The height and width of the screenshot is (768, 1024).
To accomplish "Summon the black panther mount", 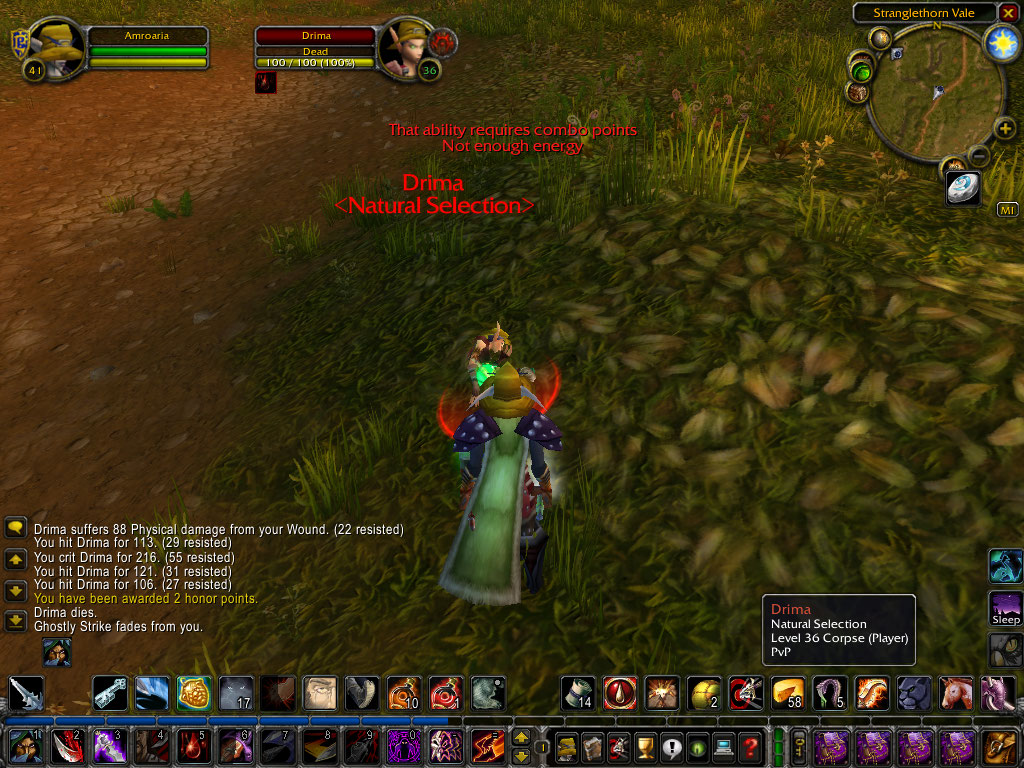I will point(914,693).
